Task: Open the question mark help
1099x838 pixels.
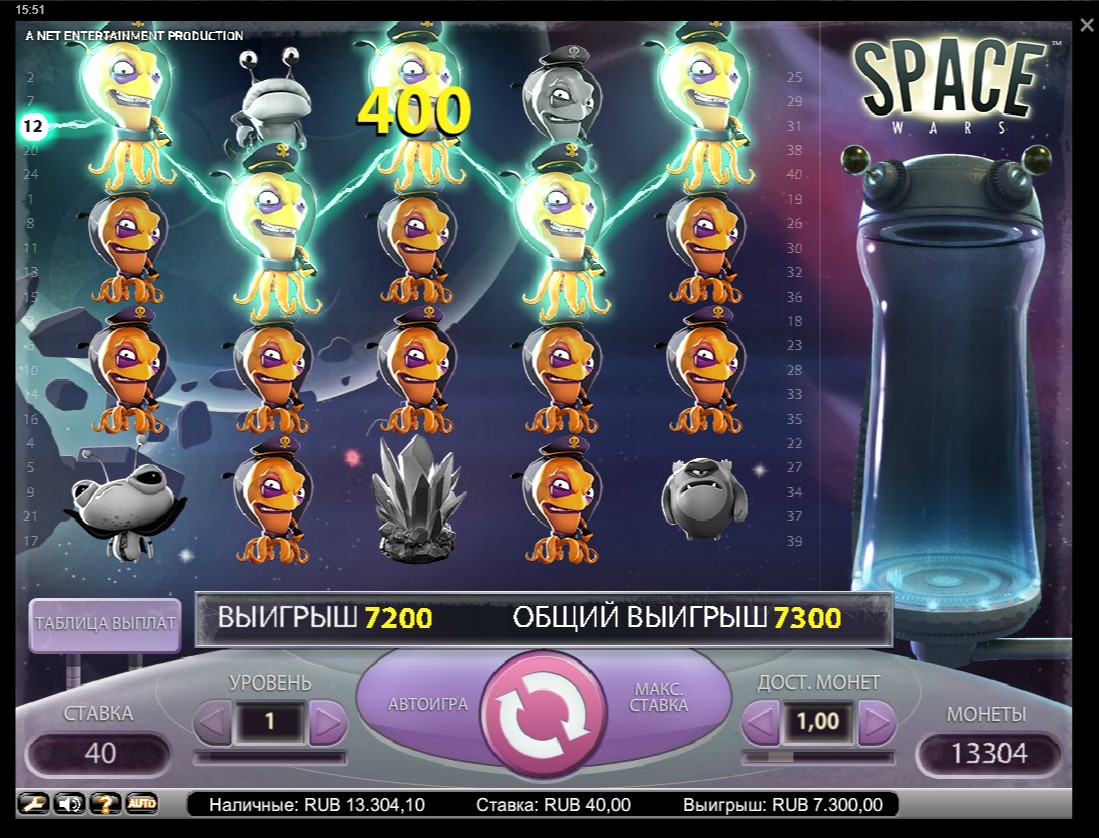Action: (x=105, y=803)
